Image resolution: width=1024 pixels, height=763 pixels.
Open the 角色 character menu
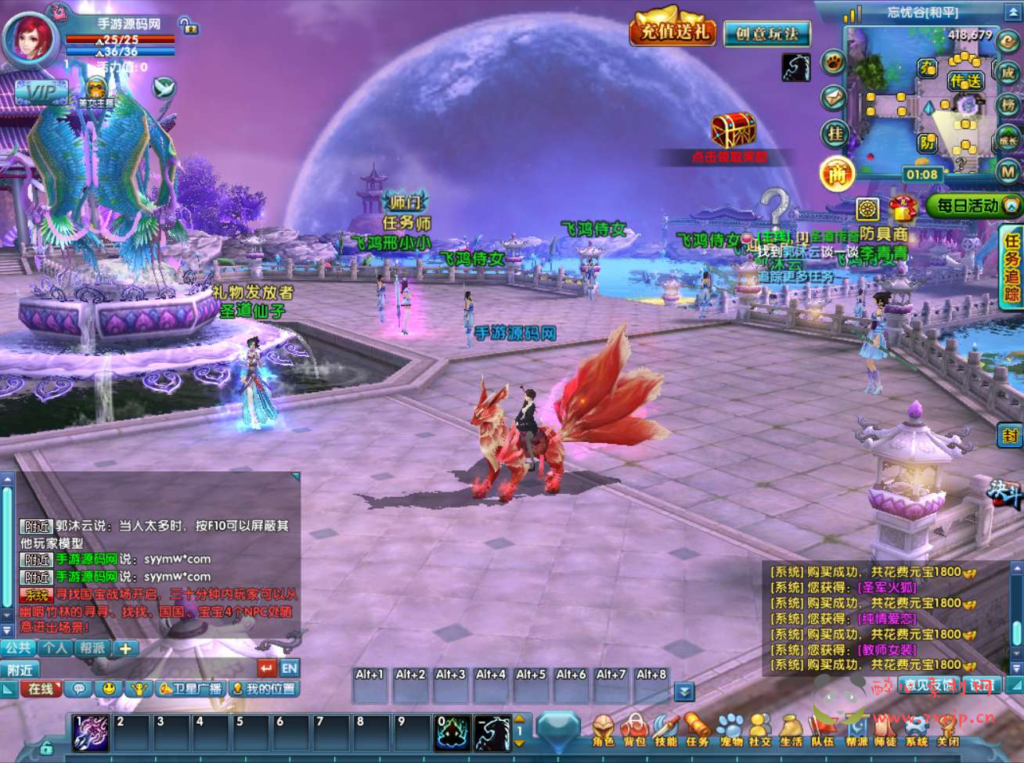coord(603,731)
